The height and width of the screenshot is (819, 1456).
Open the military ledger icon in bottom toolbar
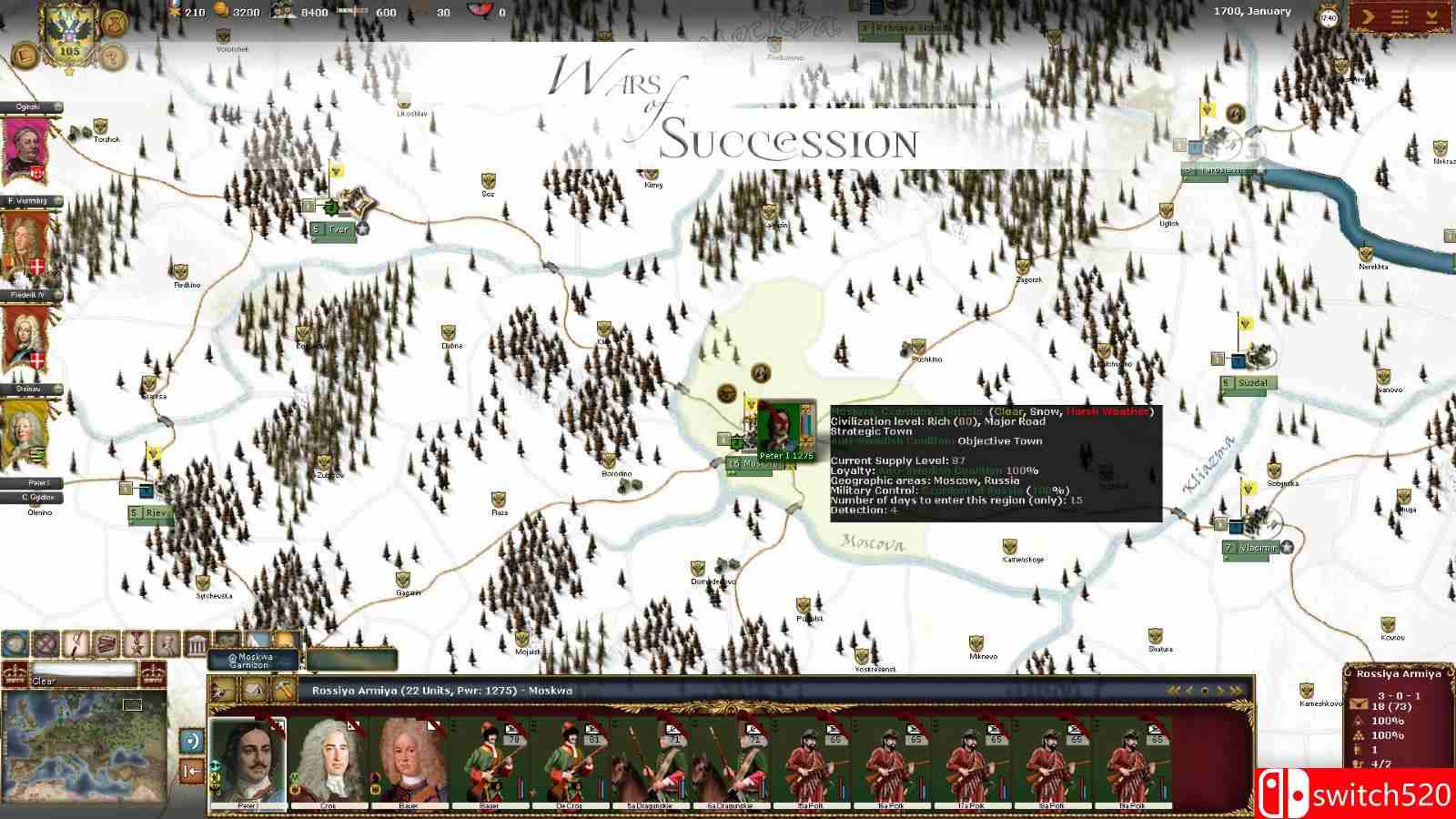click(x=105, y=642)
